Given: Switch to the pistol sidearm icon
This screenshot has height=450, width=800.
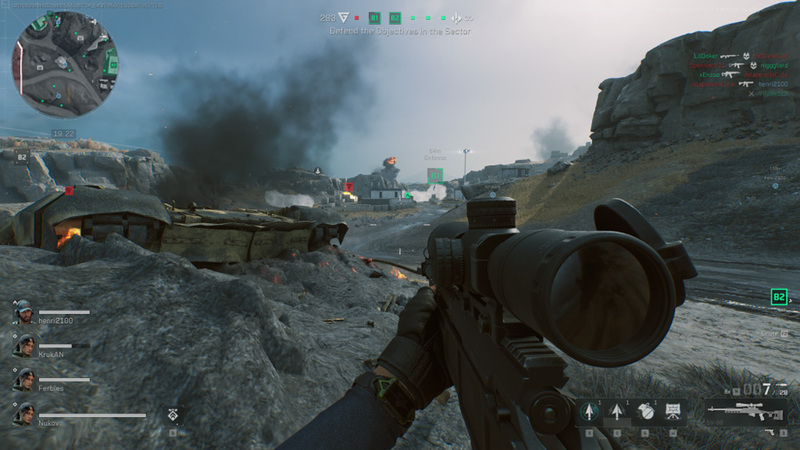Looking at the screenshot, I should 769,432.
